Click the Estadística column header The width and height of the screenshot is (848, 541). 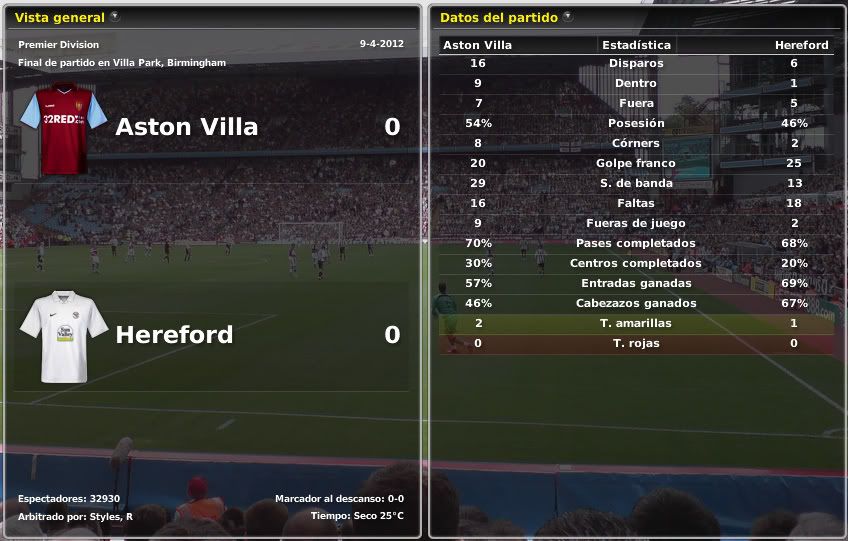coord(636,45)
